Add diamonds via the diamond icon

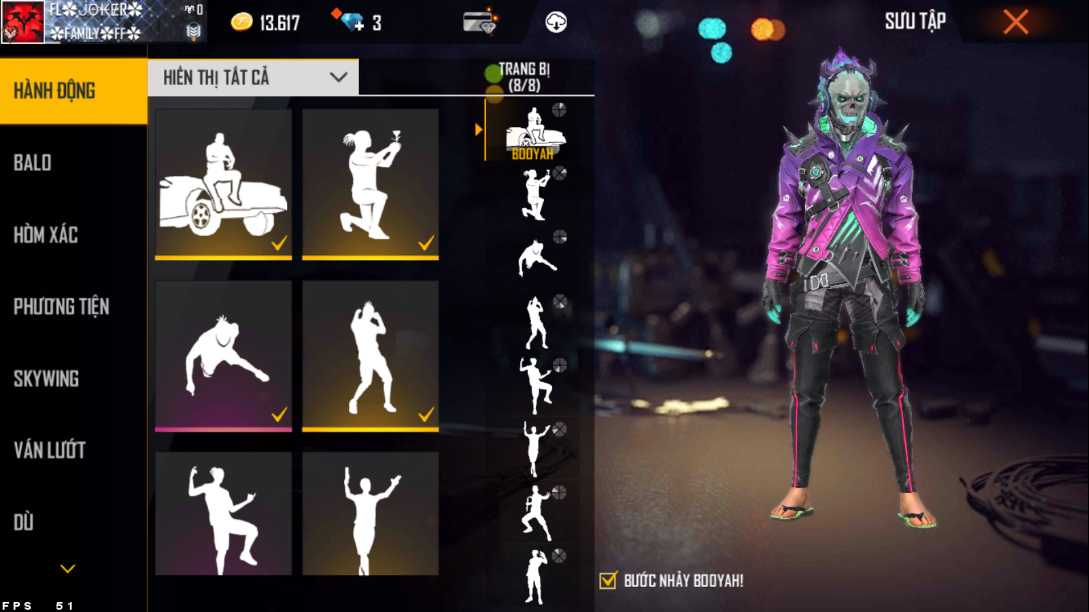(352, 22)
